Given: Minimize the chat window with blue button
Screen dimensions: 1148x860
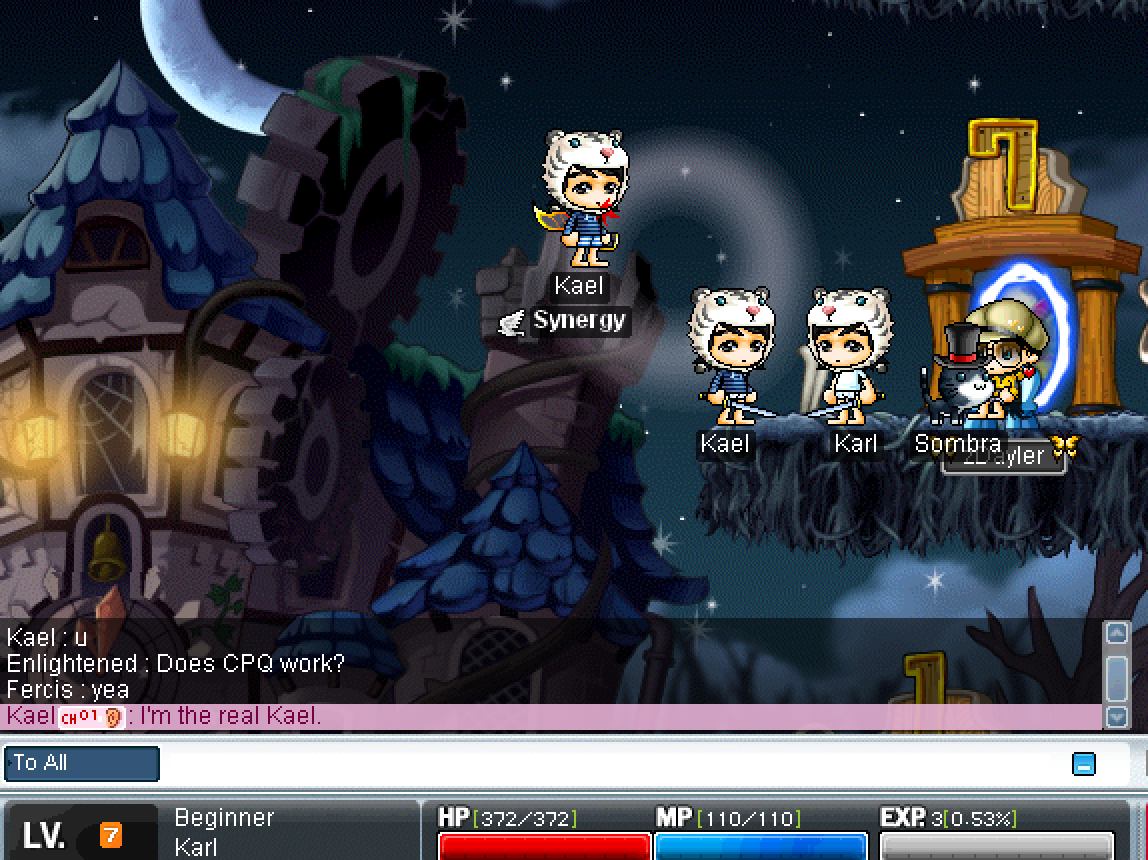Looking at the screenshot, I should (1083, 764).
